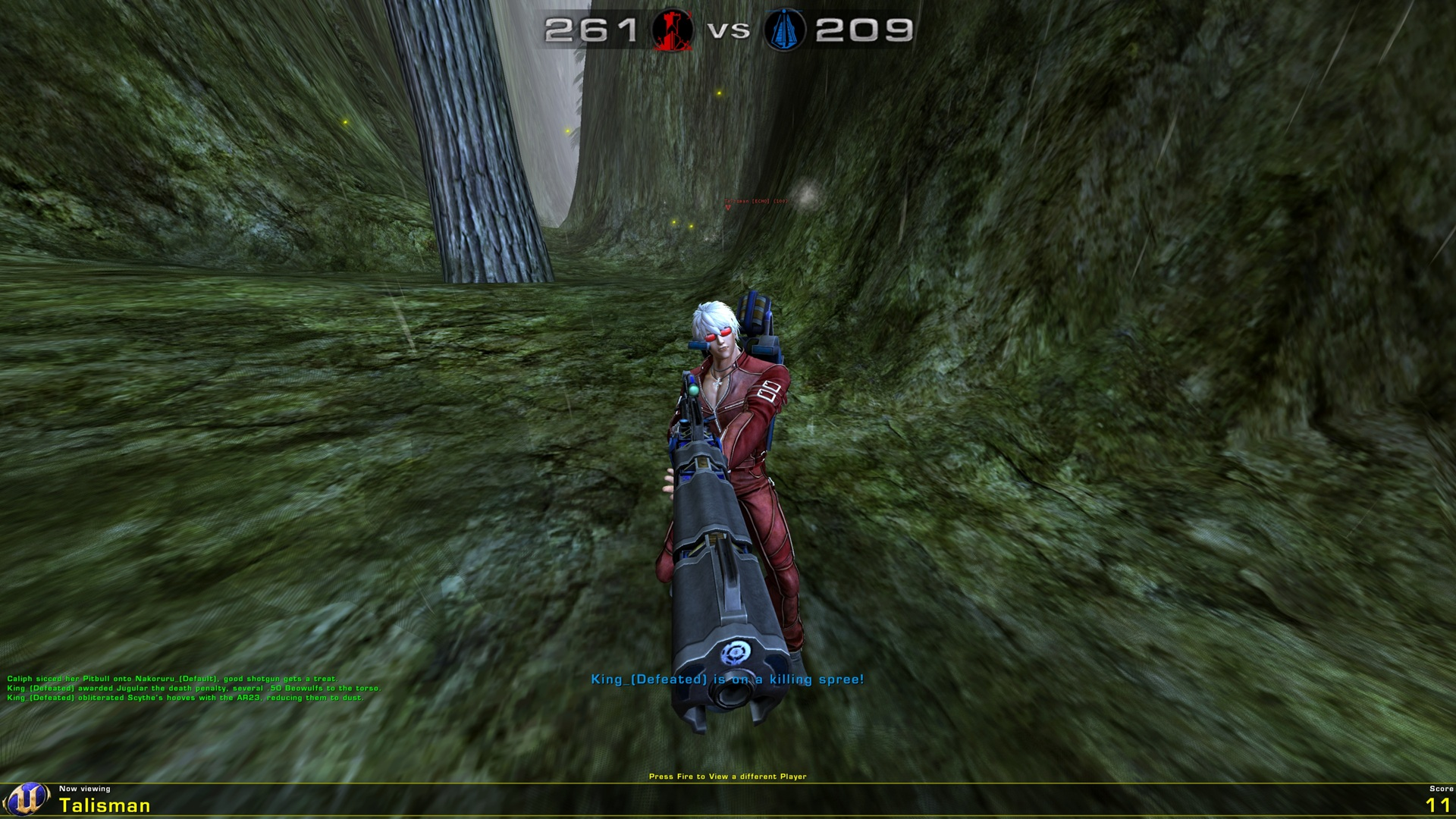Image resolution: width=1456 pixels, height=819 pixels.
Task: Click the red locator arrow under Talisman's nametag
Action: (728, 207)
